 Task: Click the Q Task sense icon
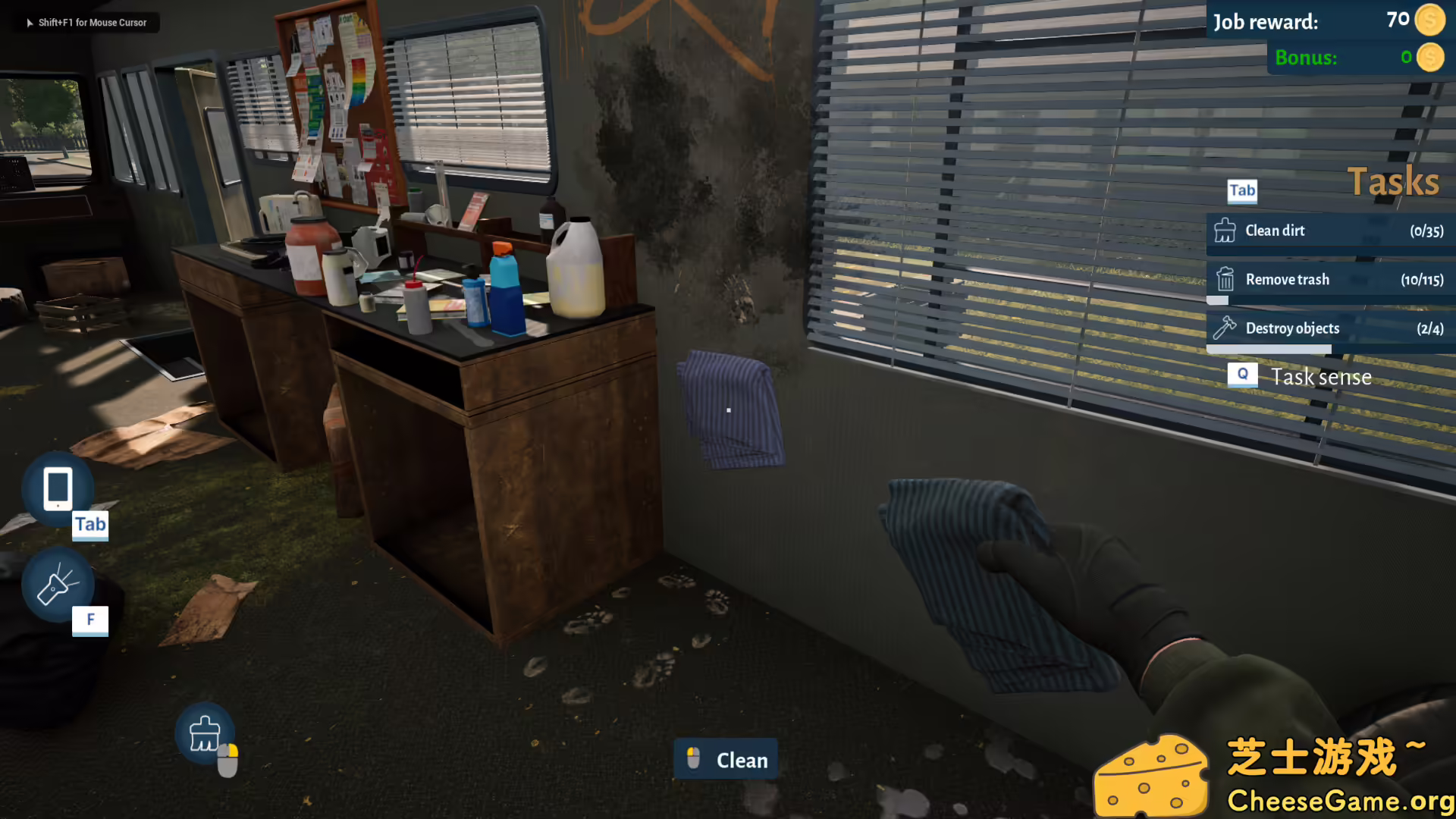(x=1241, y=373)
